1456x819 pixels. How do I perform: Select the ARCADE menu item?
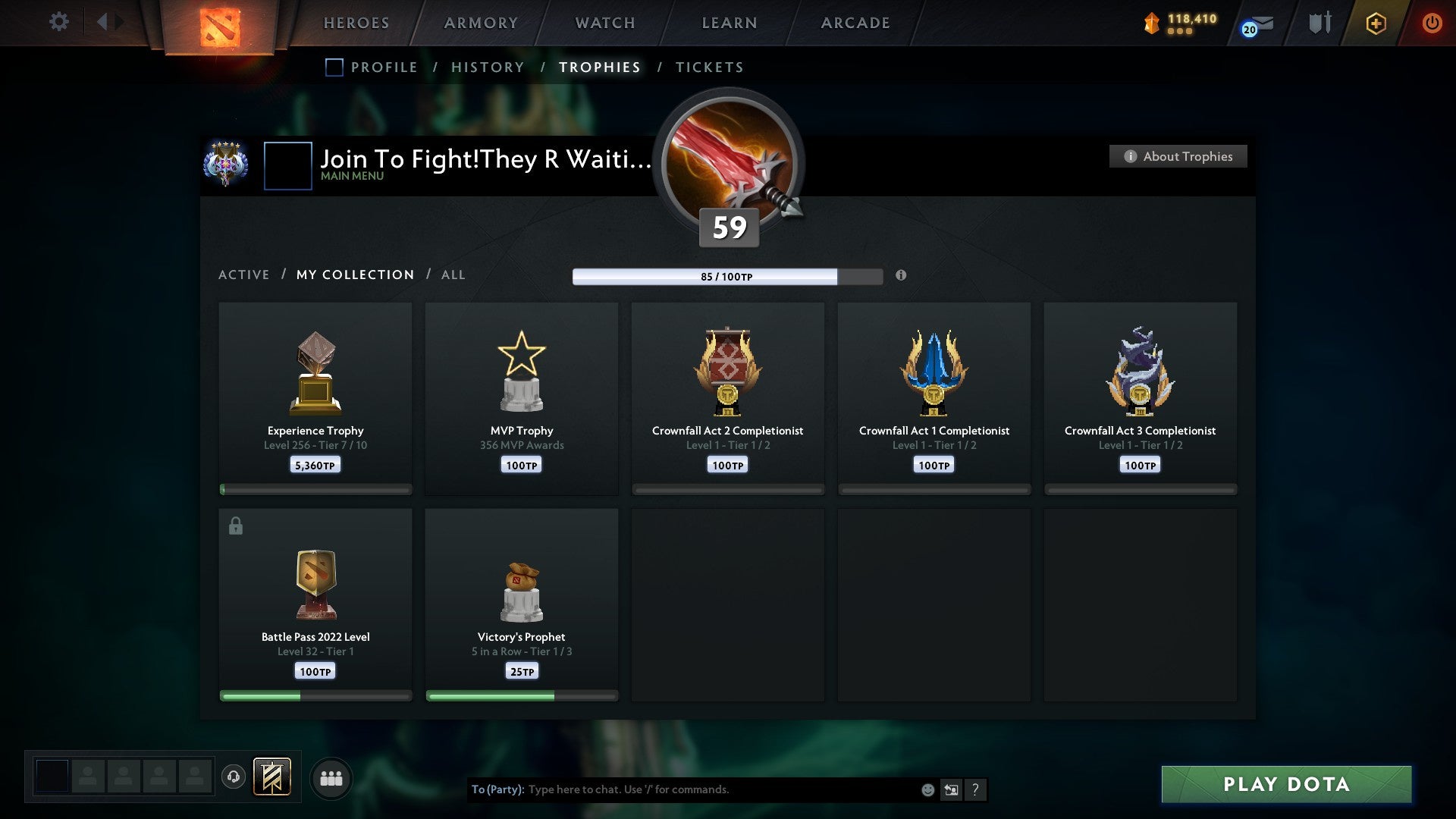[x=855, y=23]
